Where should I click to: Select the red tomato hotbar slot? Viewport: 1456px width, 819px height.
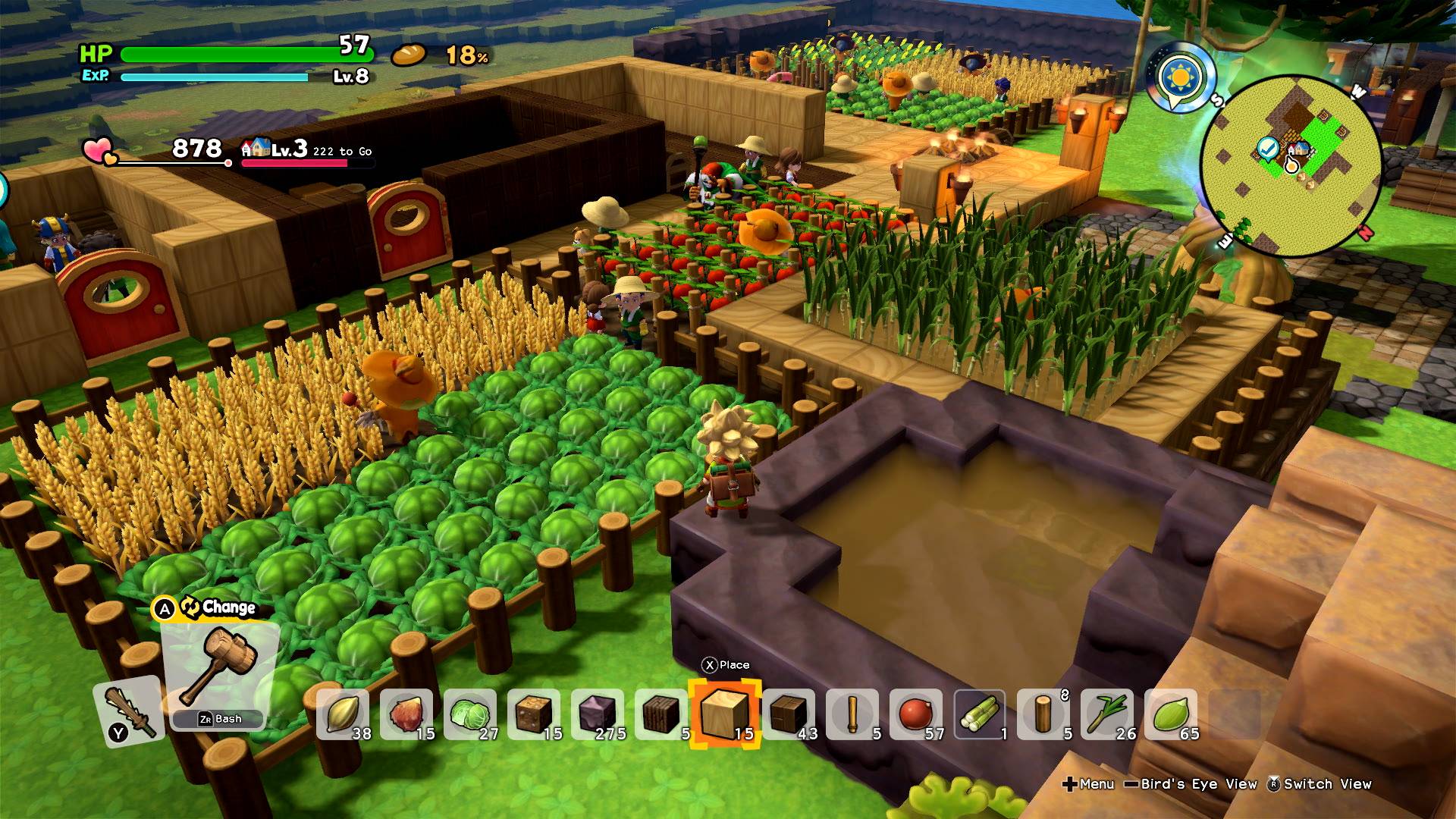915,714
